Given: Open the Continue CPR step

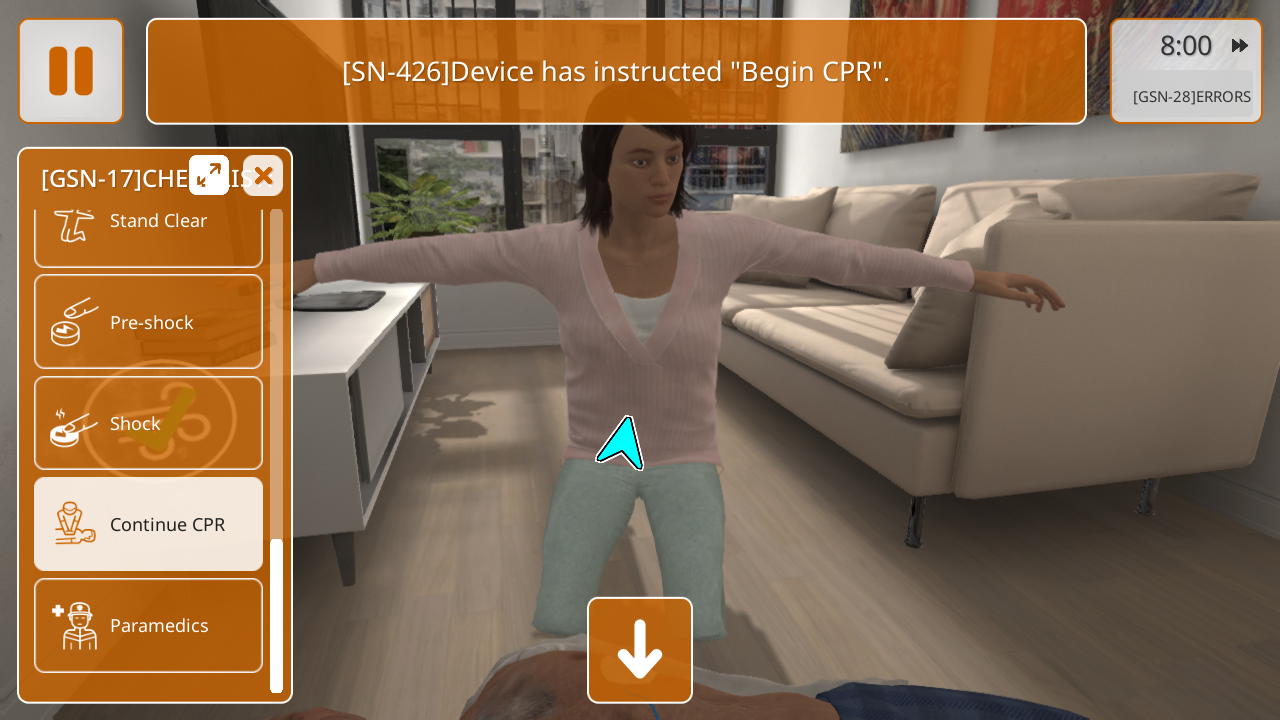Looking at the screenshot, I should coord(148,524).
